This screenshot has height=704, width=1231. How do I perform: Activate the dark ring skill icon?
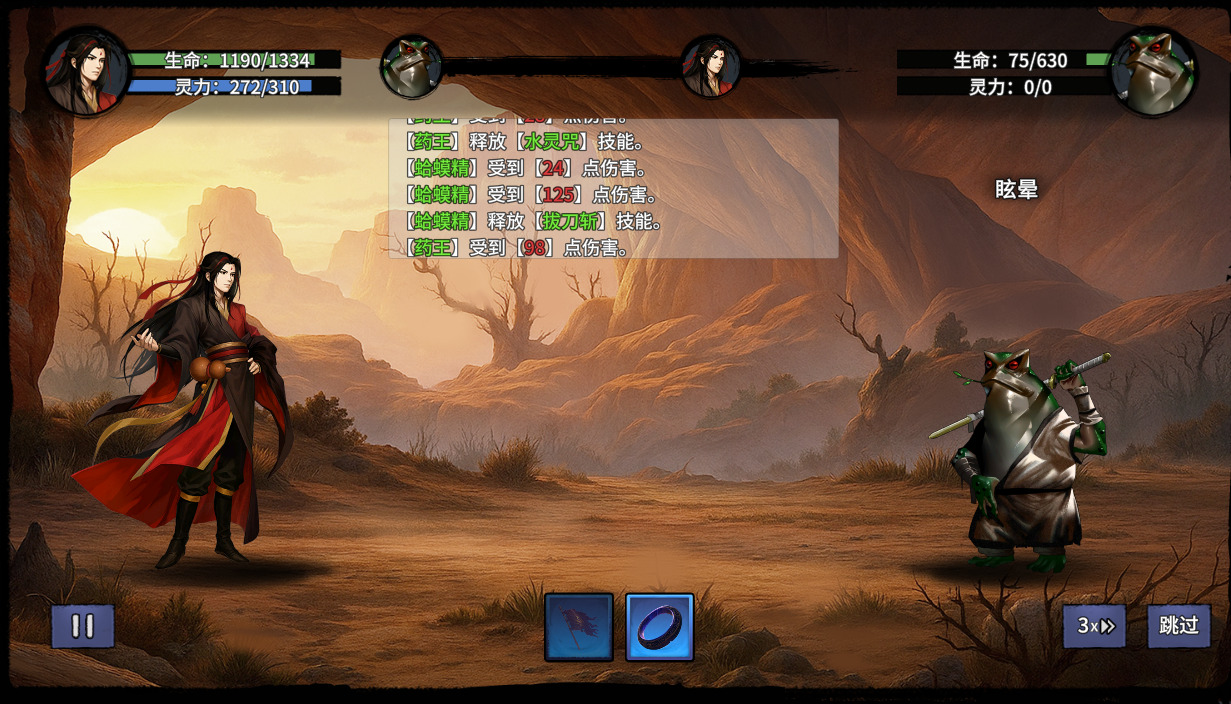tap(660, 627)
